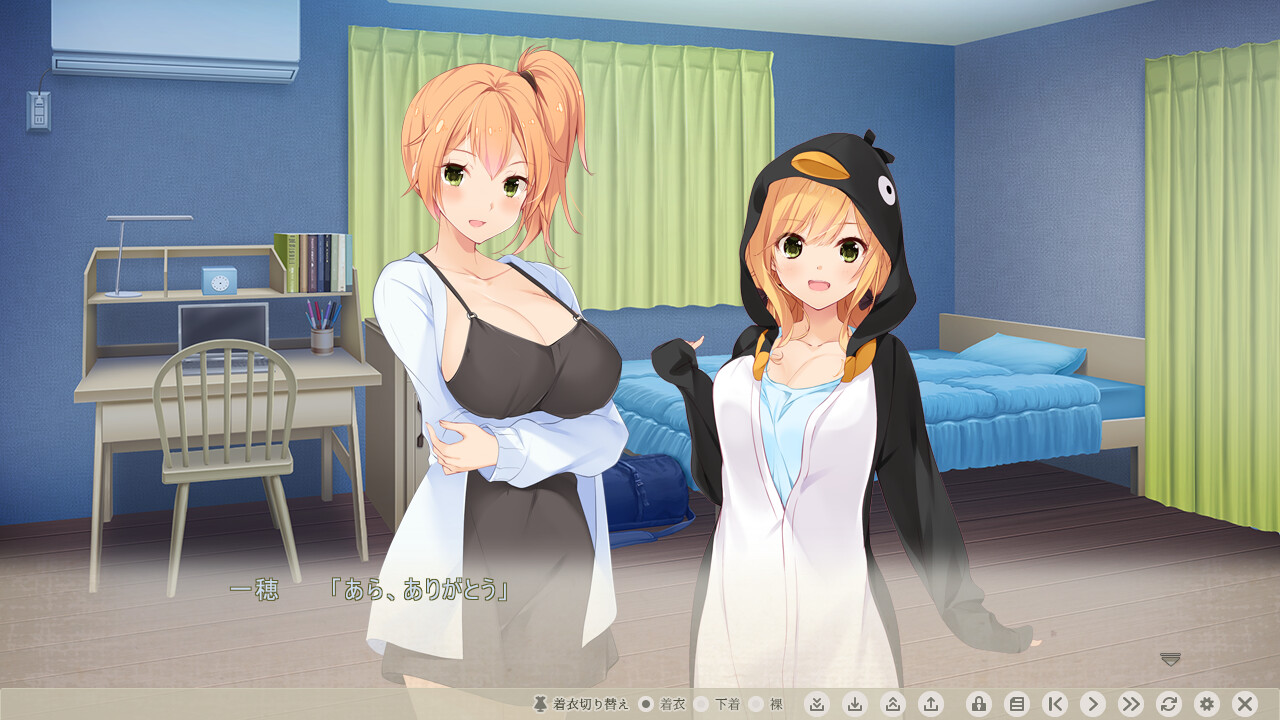
Task: Toggle the padlock lock button
Action: click(x=979, y=704)
